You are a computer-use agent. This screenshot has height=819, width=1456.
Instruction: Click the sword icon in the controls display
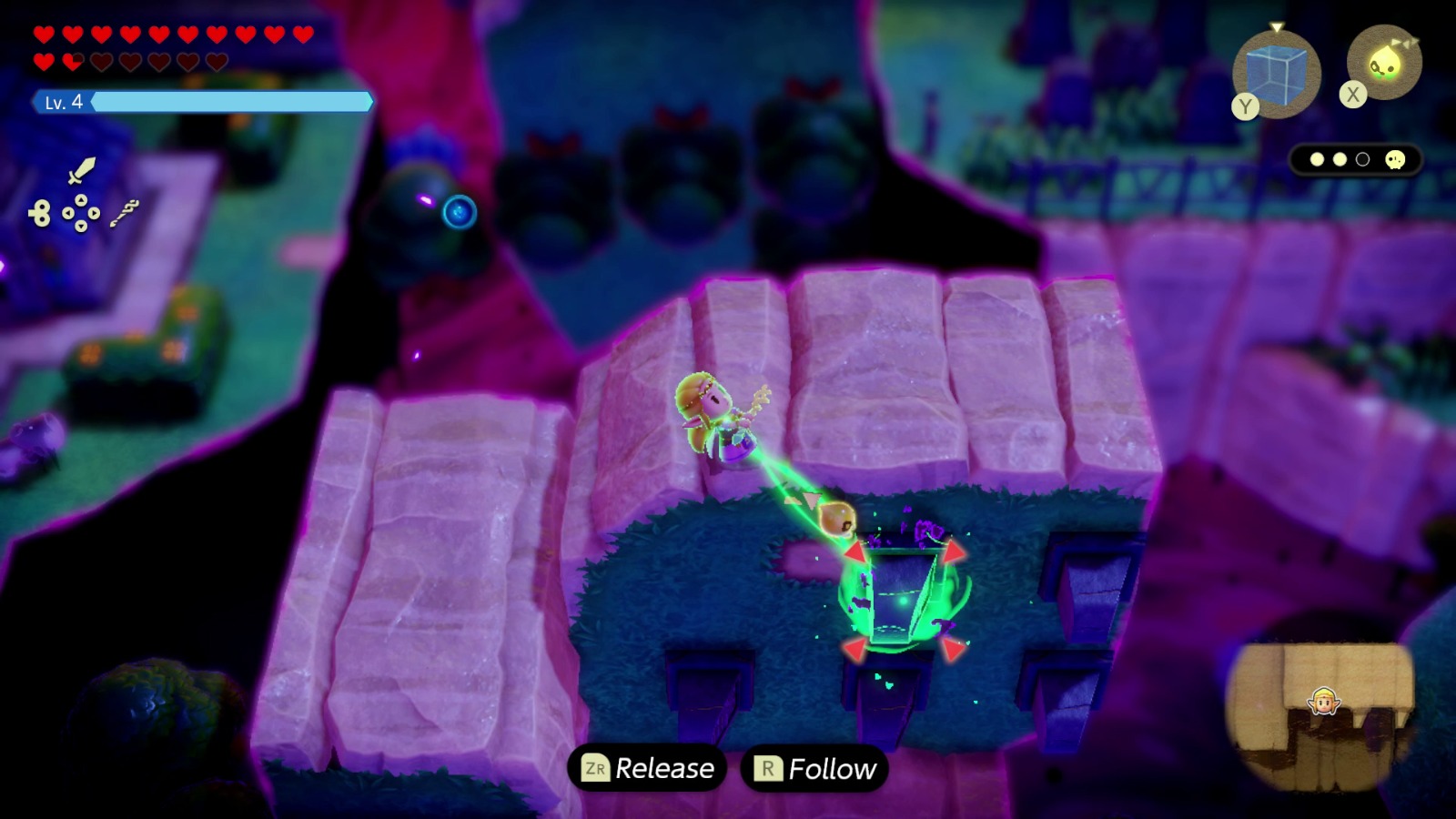81,171
